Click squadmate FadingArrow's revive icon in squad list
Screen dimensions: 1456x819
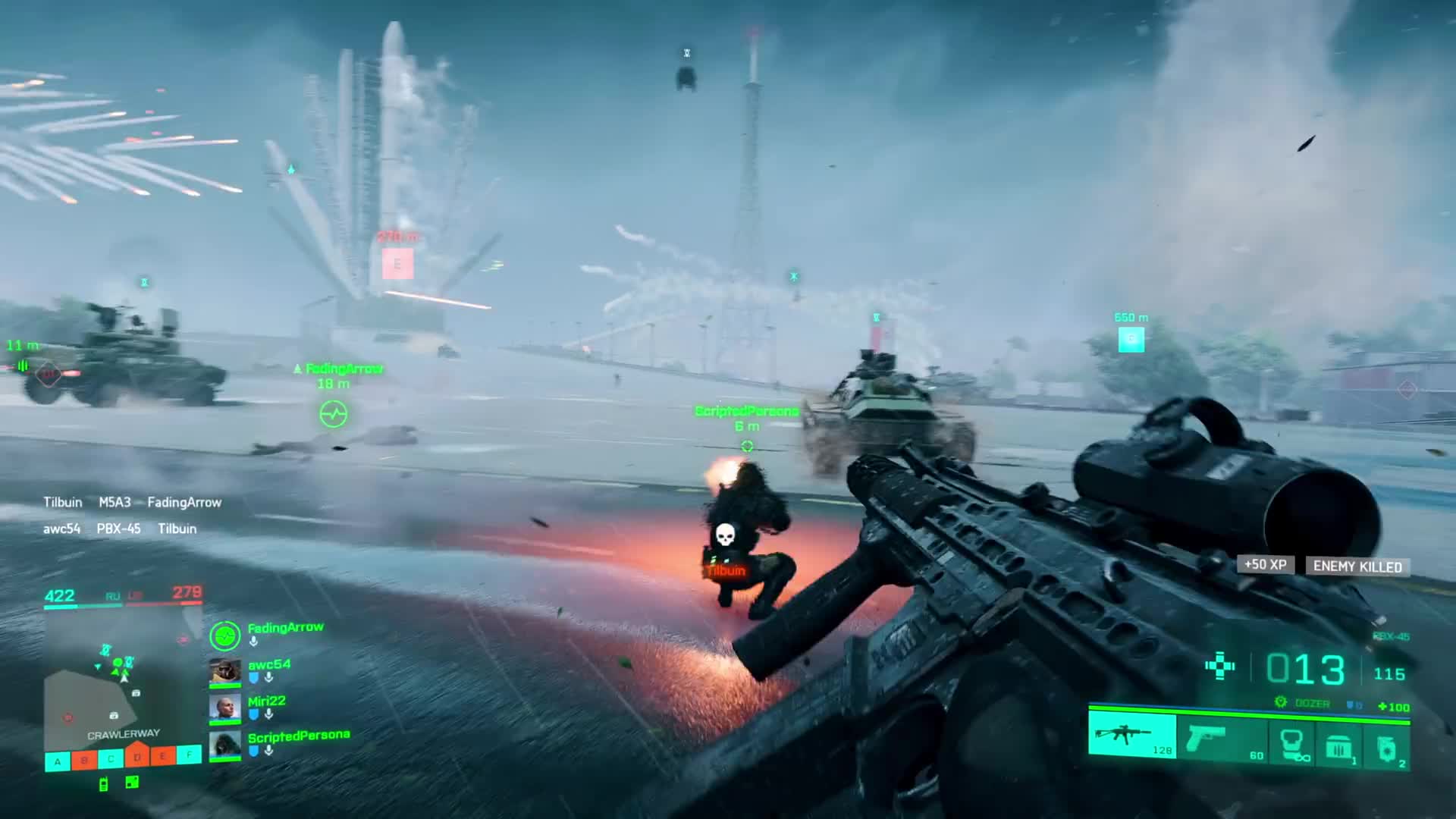(224, 636)
